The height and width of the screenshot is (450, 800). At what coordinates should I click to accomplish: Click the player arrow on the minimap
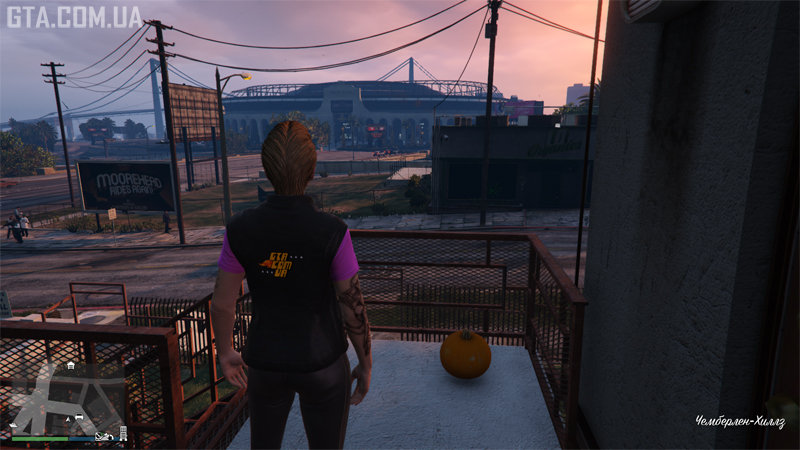(x=68, y=419)
